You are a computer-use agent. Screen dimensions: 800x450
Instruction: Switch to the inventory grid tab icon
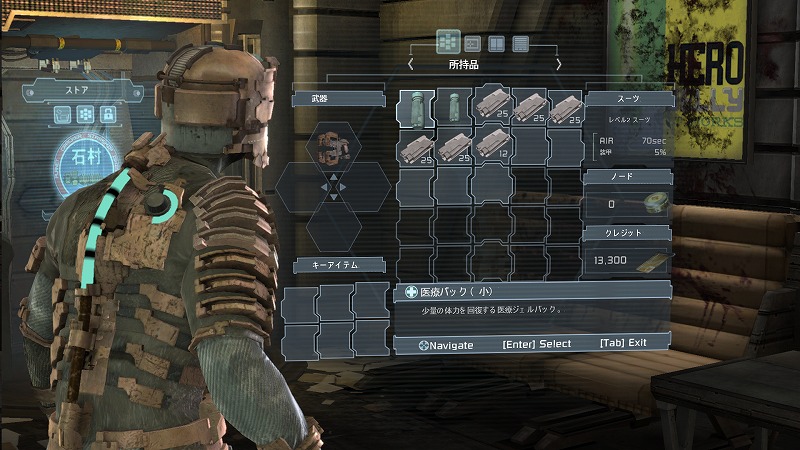tap(447, 42)
